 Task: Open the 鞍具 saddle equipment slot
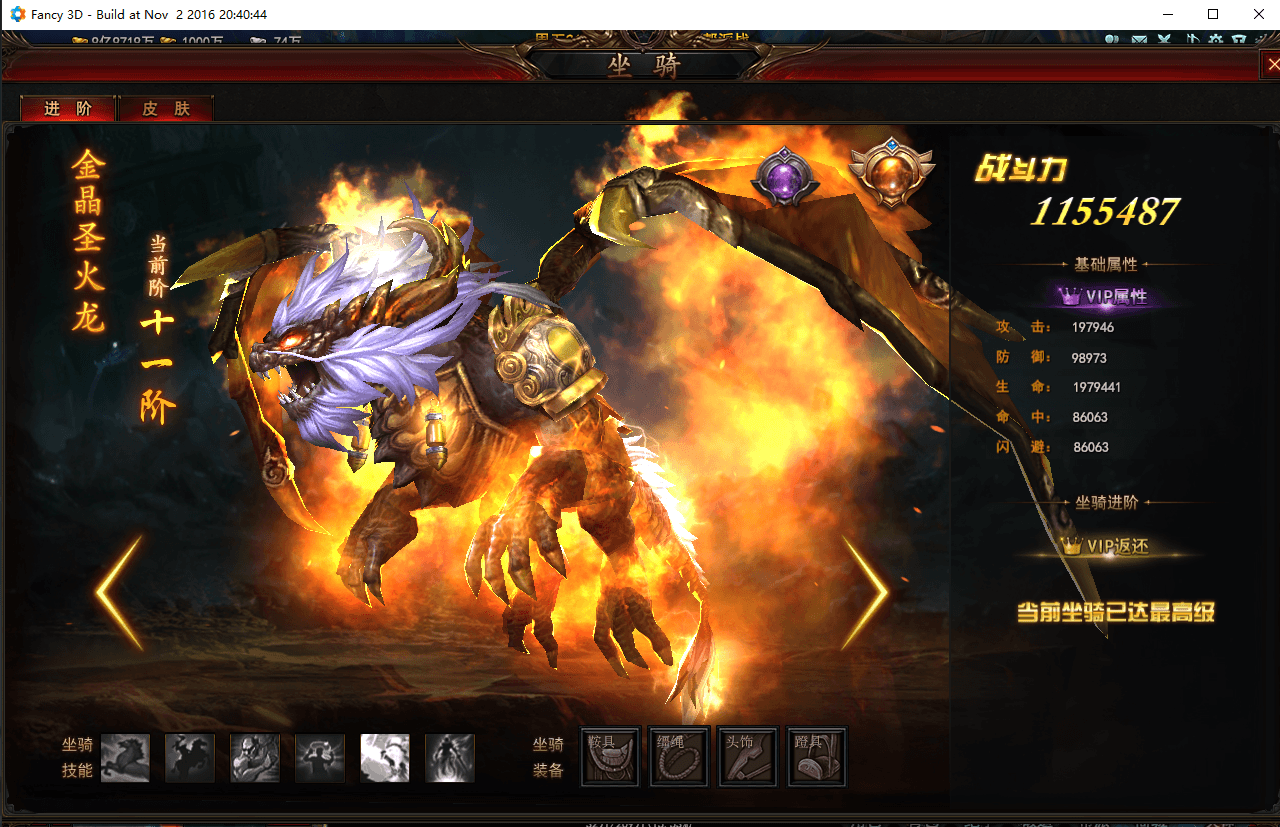tap(610, 757)
